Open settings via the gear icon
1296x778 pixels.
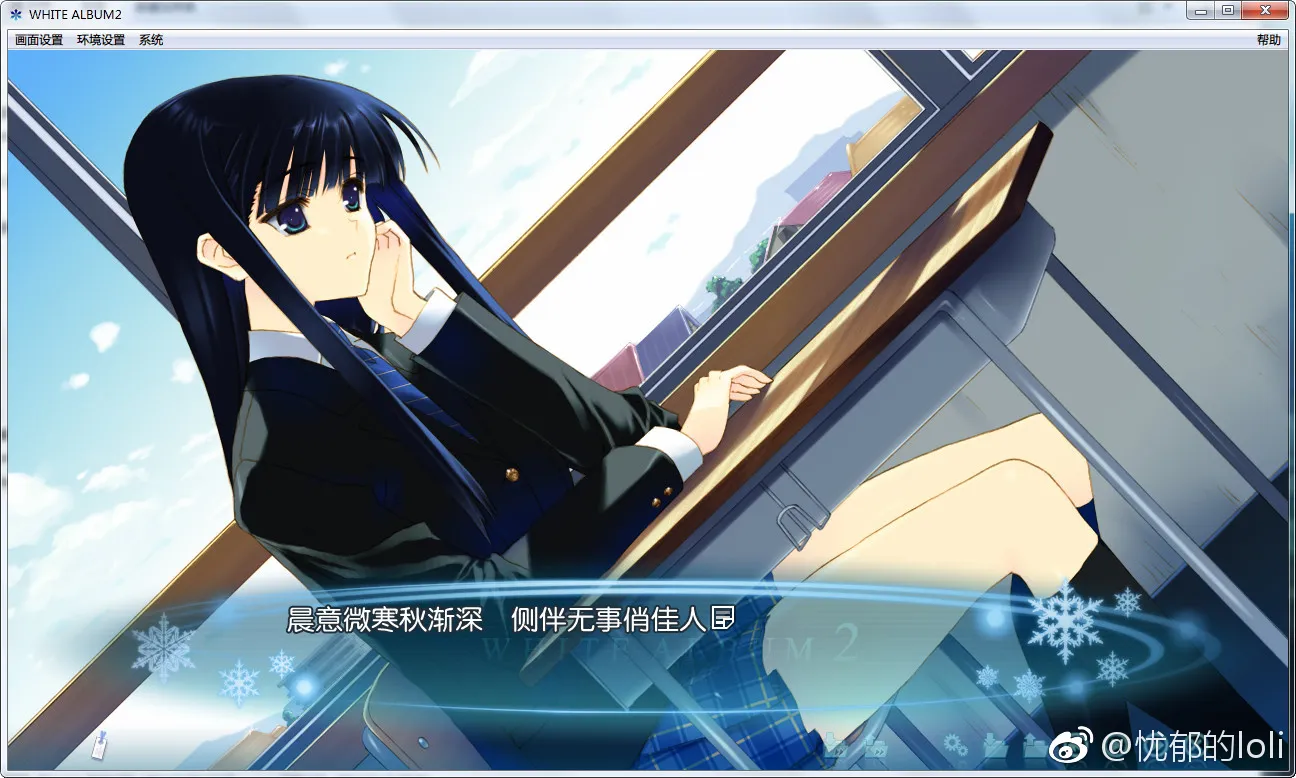coord(954,745)
